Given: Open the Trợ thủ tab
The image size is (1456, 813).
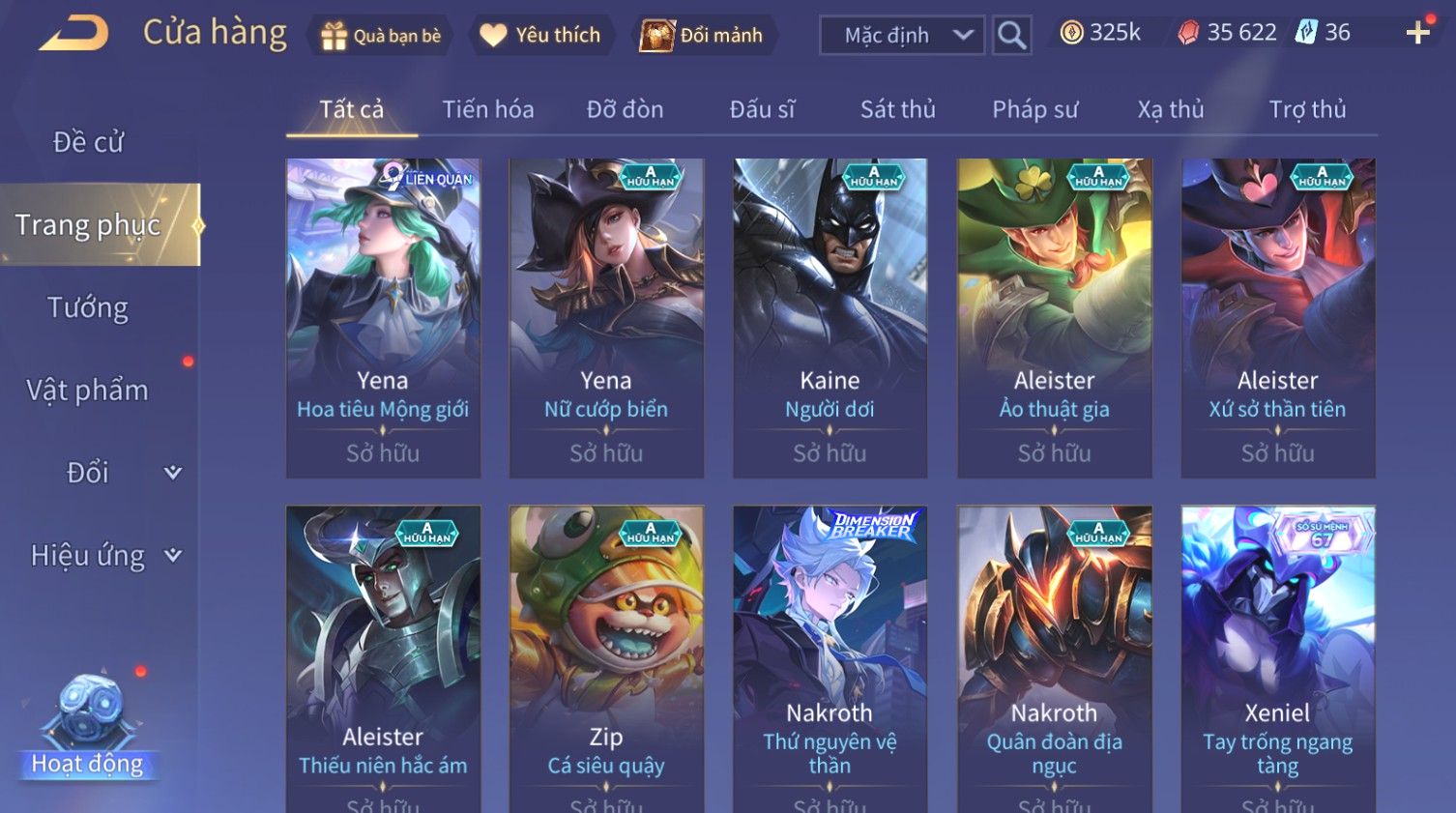Looking at the screenshot, I should click(x=1307, y=109).
